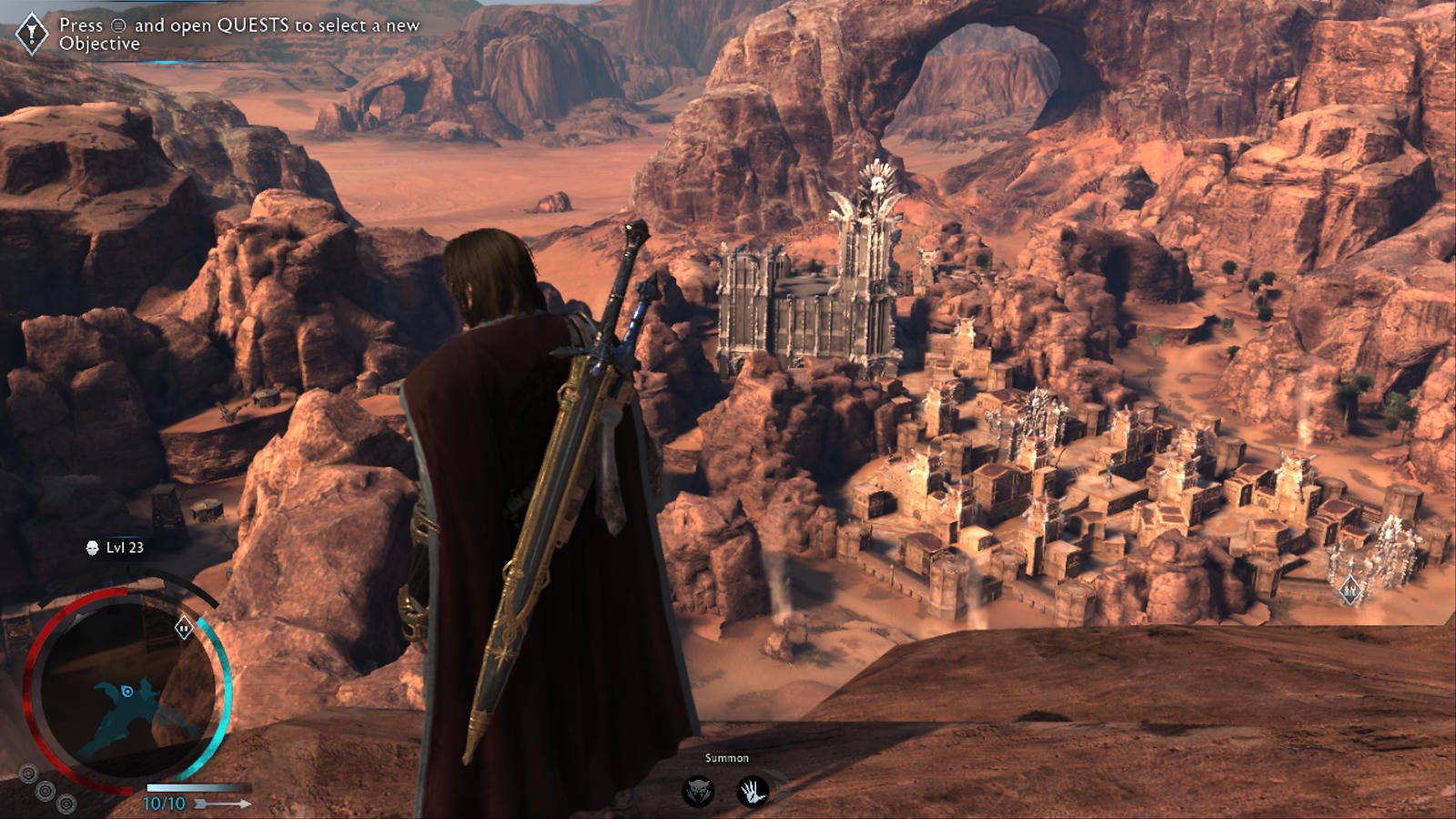The image size is (1456, 819).
Task: Select the beast head Summon icon
Action: (x=698, y=791)
